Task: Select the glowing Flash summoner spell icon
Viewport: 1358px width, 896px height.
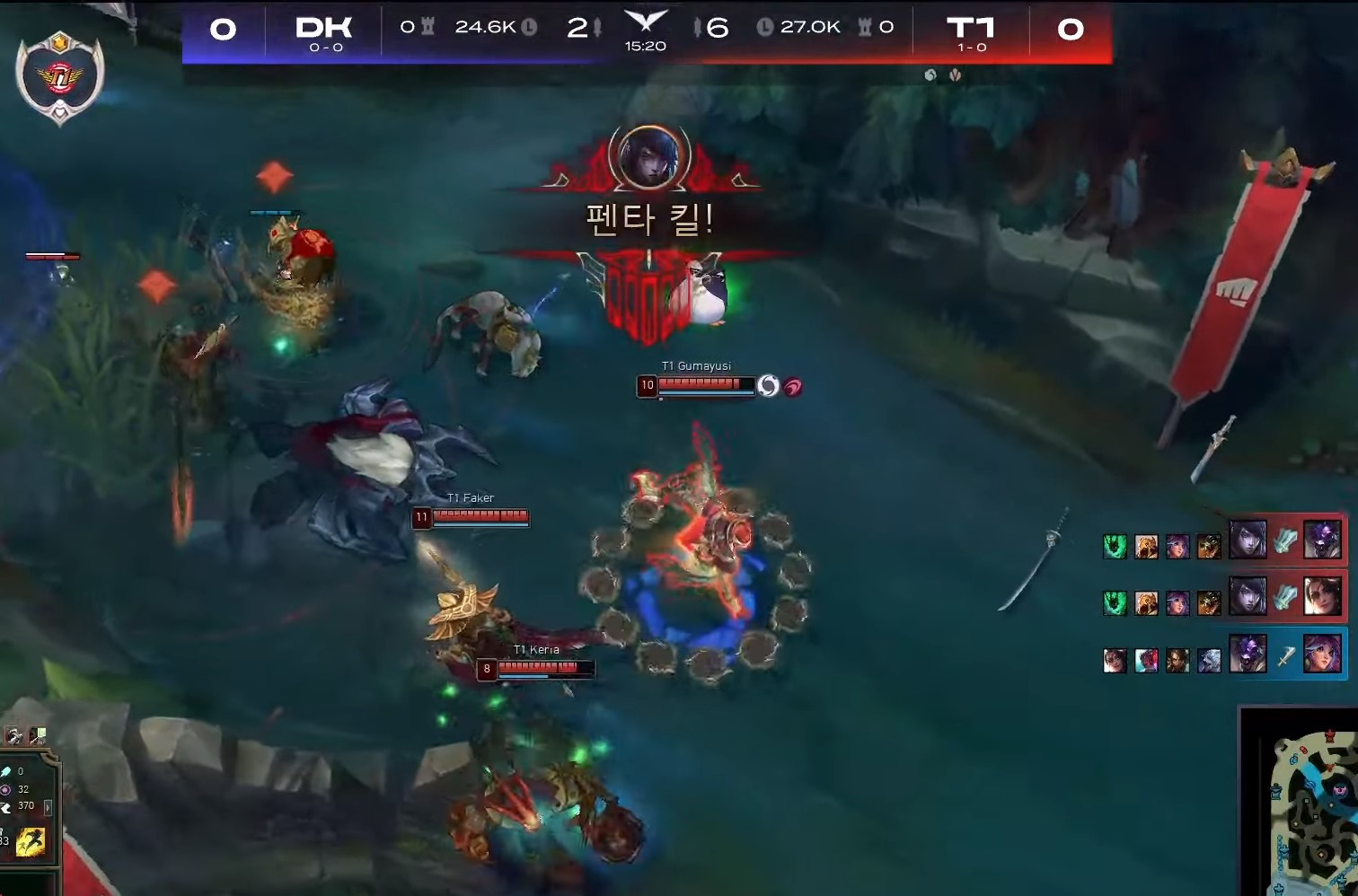Action: pyautogui.click(x=31, y=842)
